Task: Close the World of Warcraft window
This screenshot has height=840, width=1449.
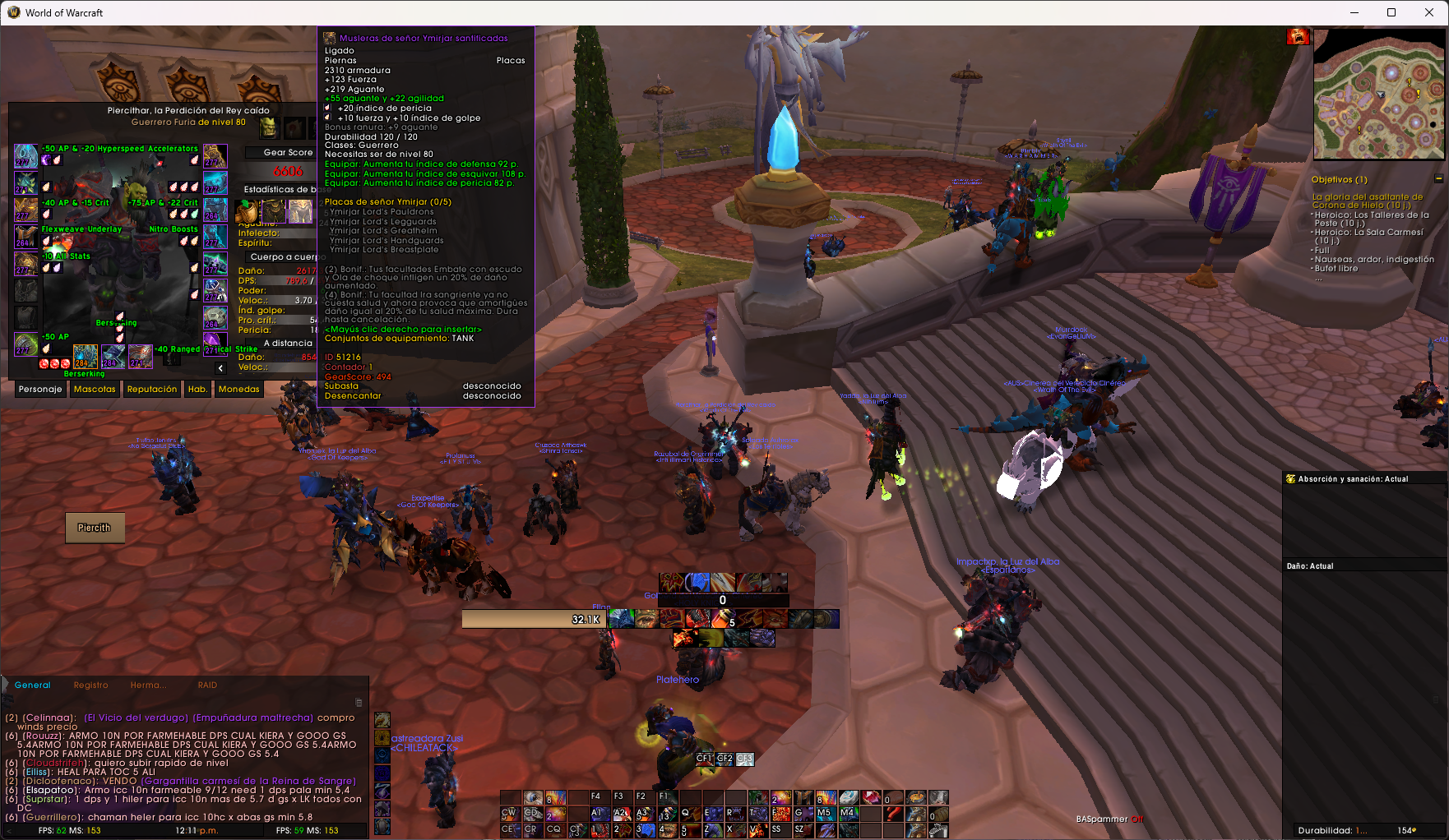Action: click(x=1429, y=12)
